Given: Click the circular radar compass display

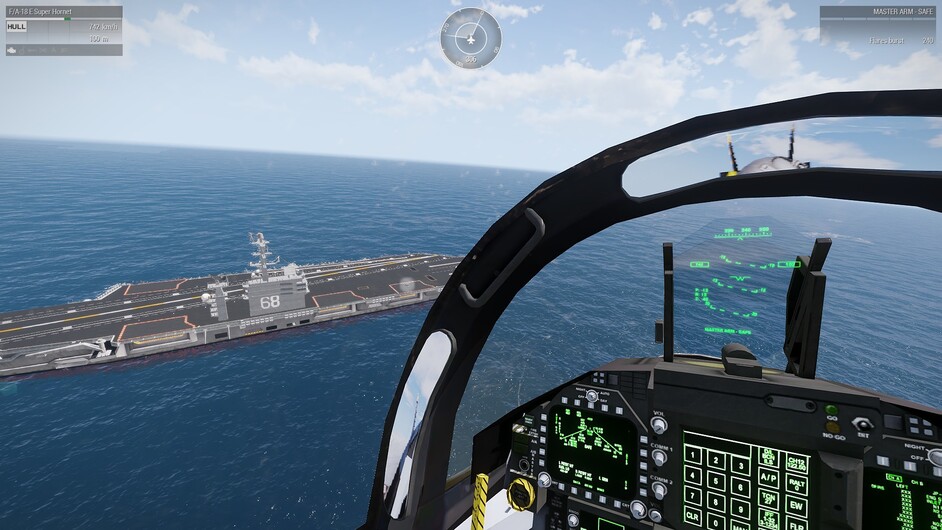Looking at the screenshot, I should click(x=470, y=37).
